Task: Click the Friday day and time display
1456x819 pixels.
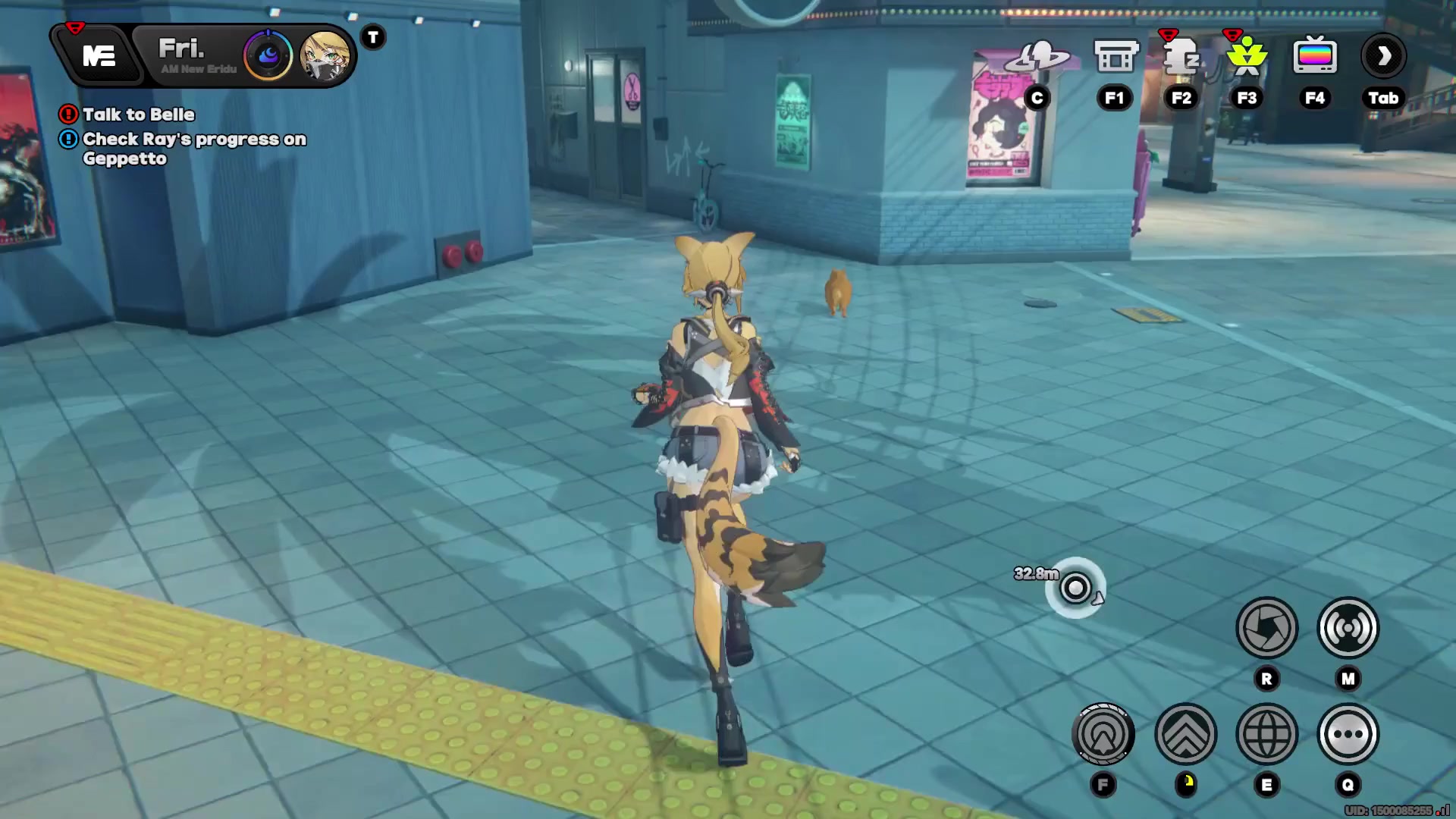Action: [190, 56]
